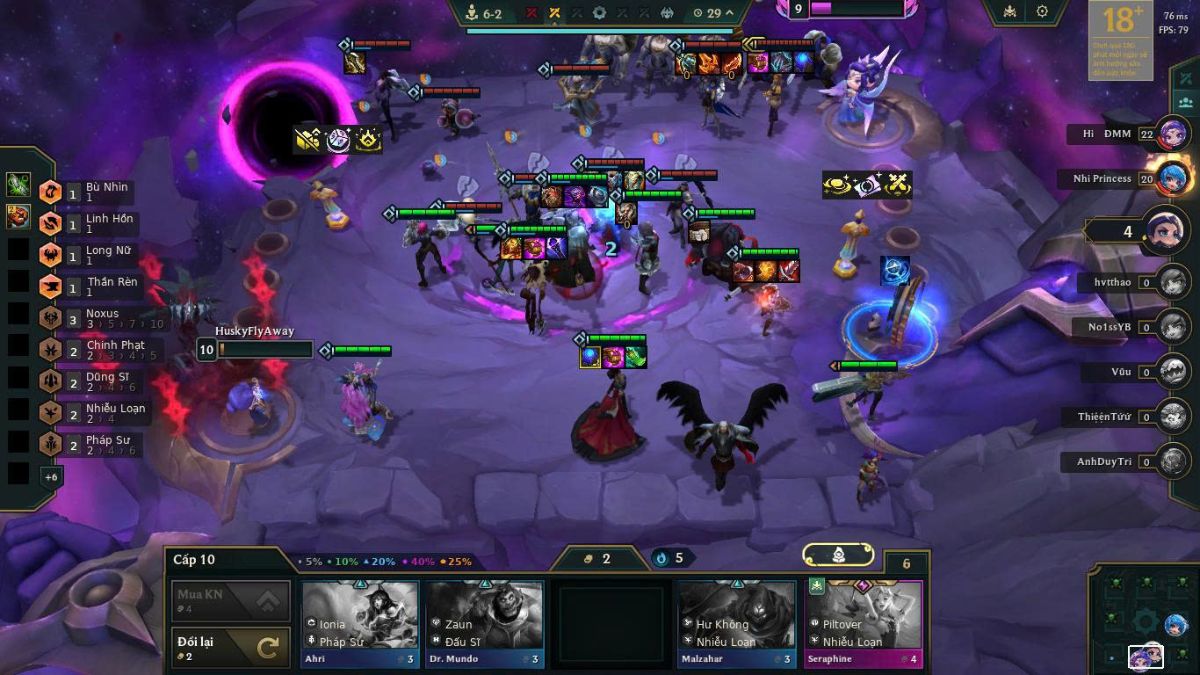Select the Pháp Sư trait entry
This screenshot has height=675, width=1200.
coord(100,445)
